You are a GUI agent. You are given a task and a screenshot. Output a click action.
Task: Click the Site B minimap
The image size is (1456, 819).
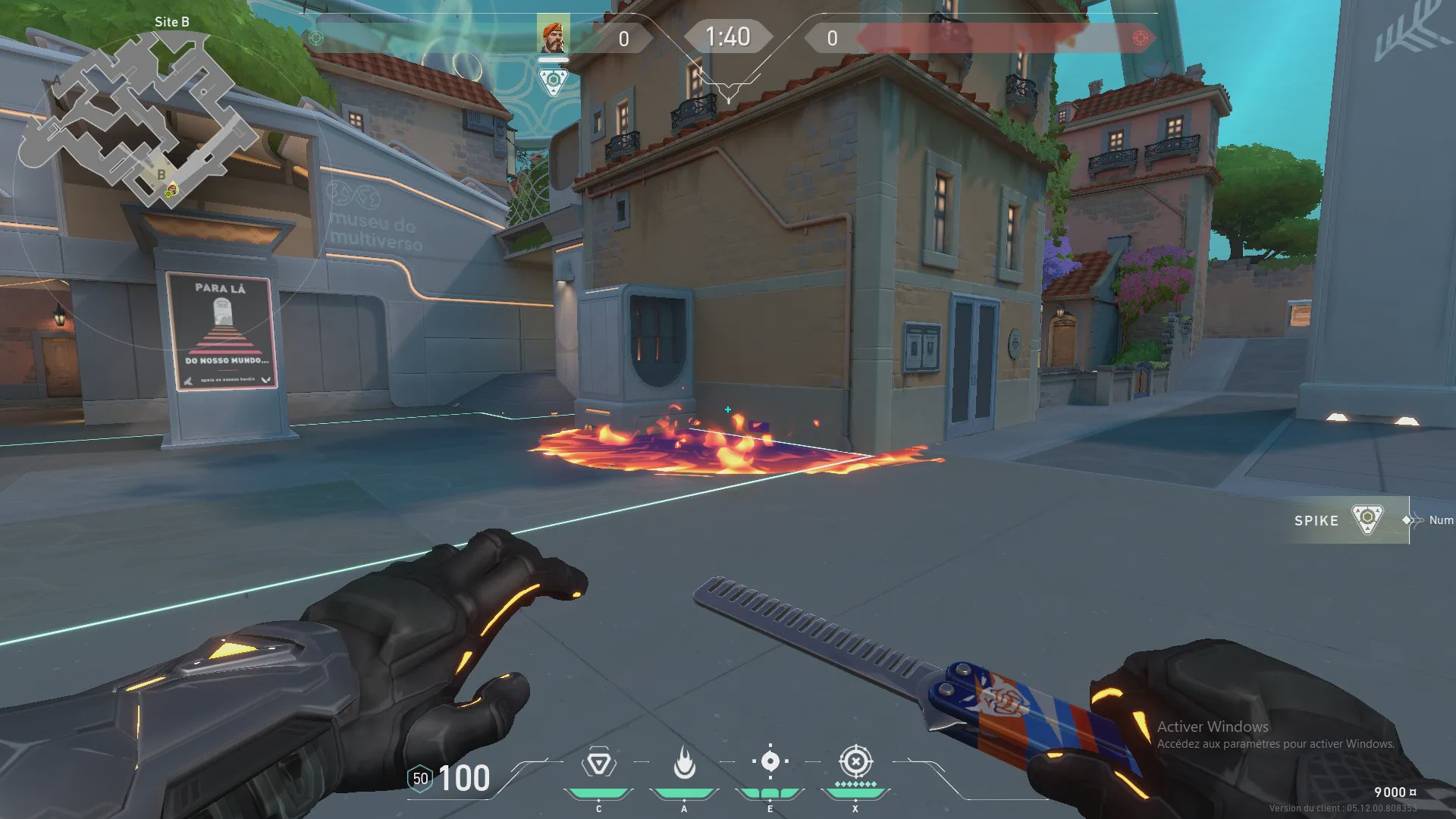136,114
